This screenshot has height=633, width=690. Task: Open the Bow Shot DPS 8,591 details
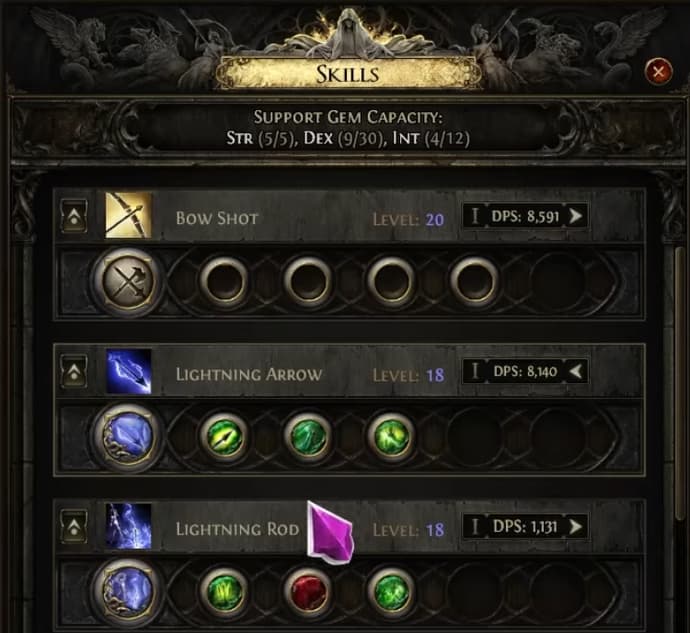click(x=524, y=216)
